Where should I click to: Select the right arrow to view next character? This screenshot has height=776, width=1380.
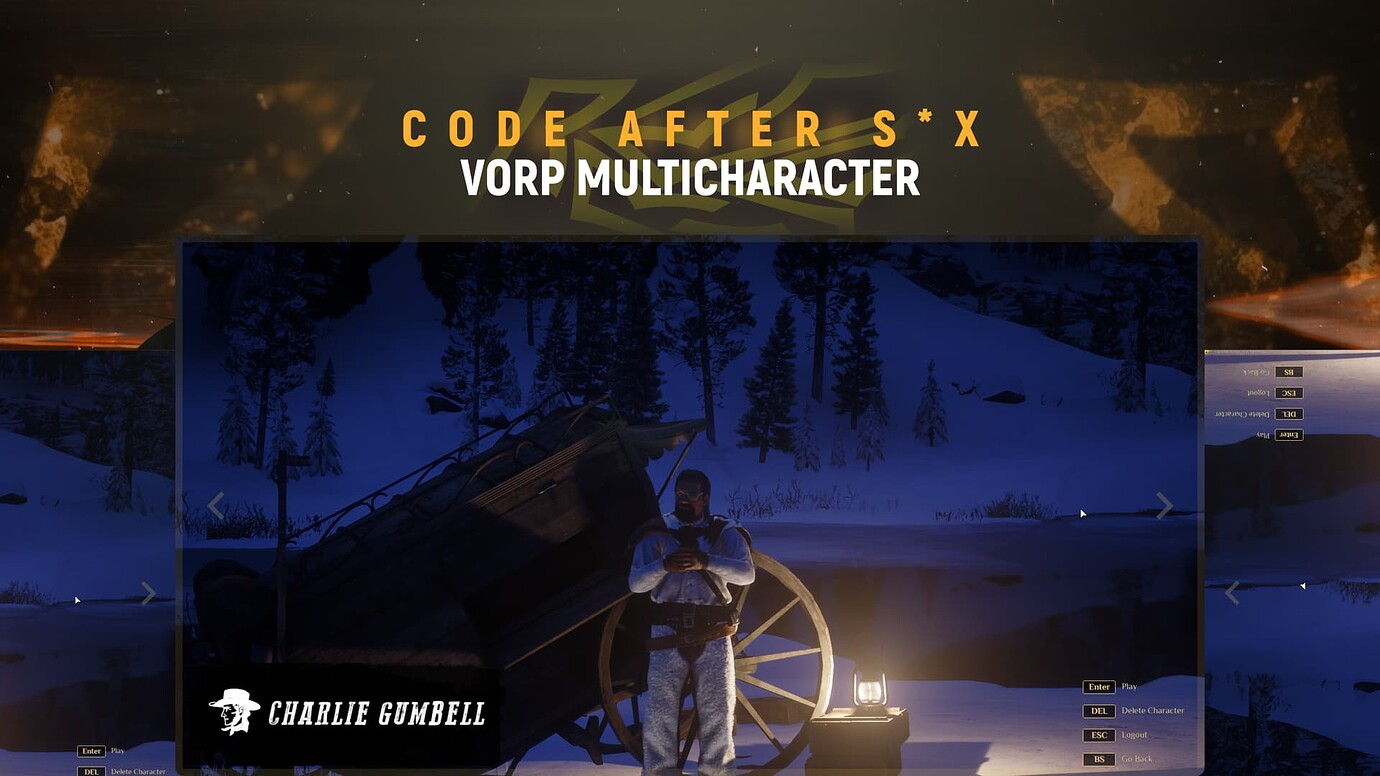click(1164, 506)
